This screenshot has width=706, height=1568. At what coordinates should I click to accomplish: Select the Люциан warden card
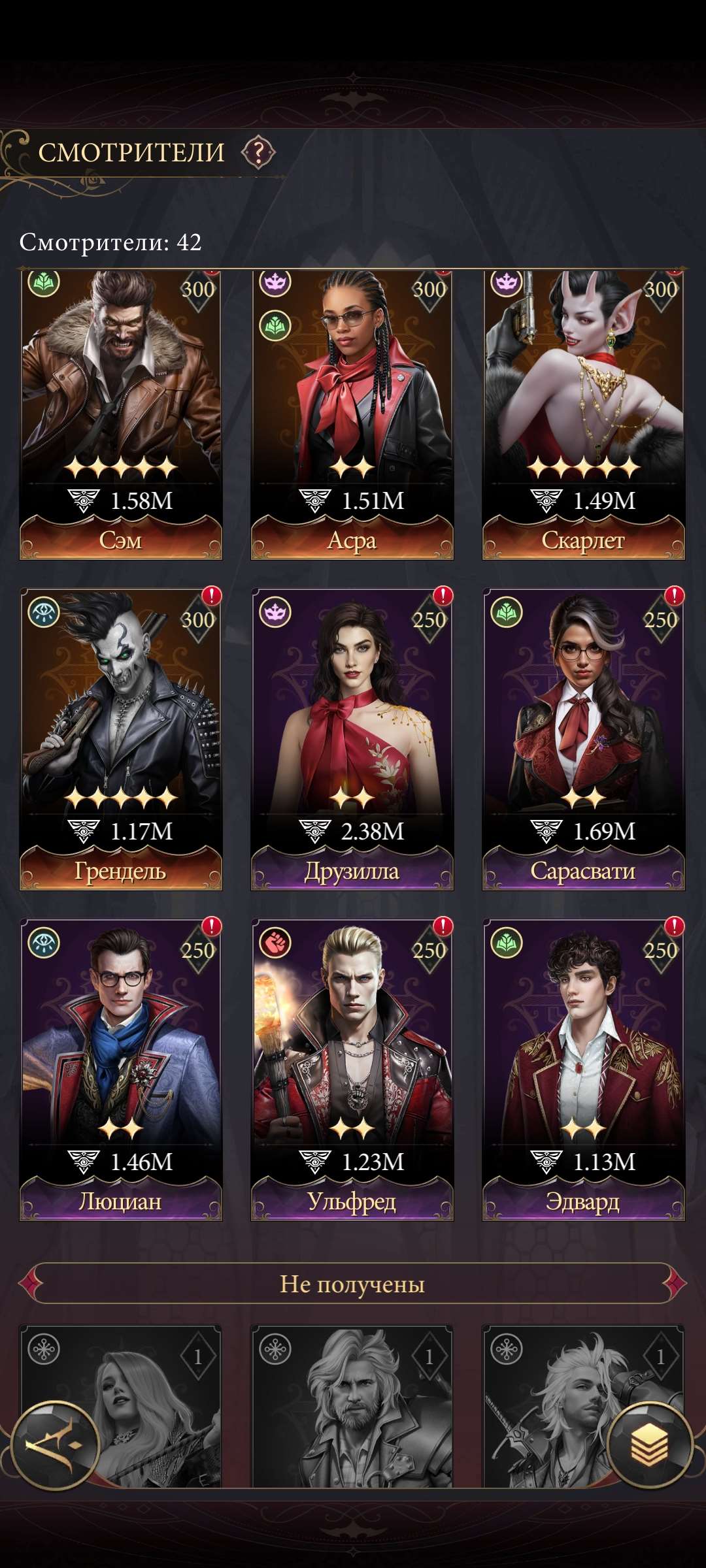pos(121,1069)
